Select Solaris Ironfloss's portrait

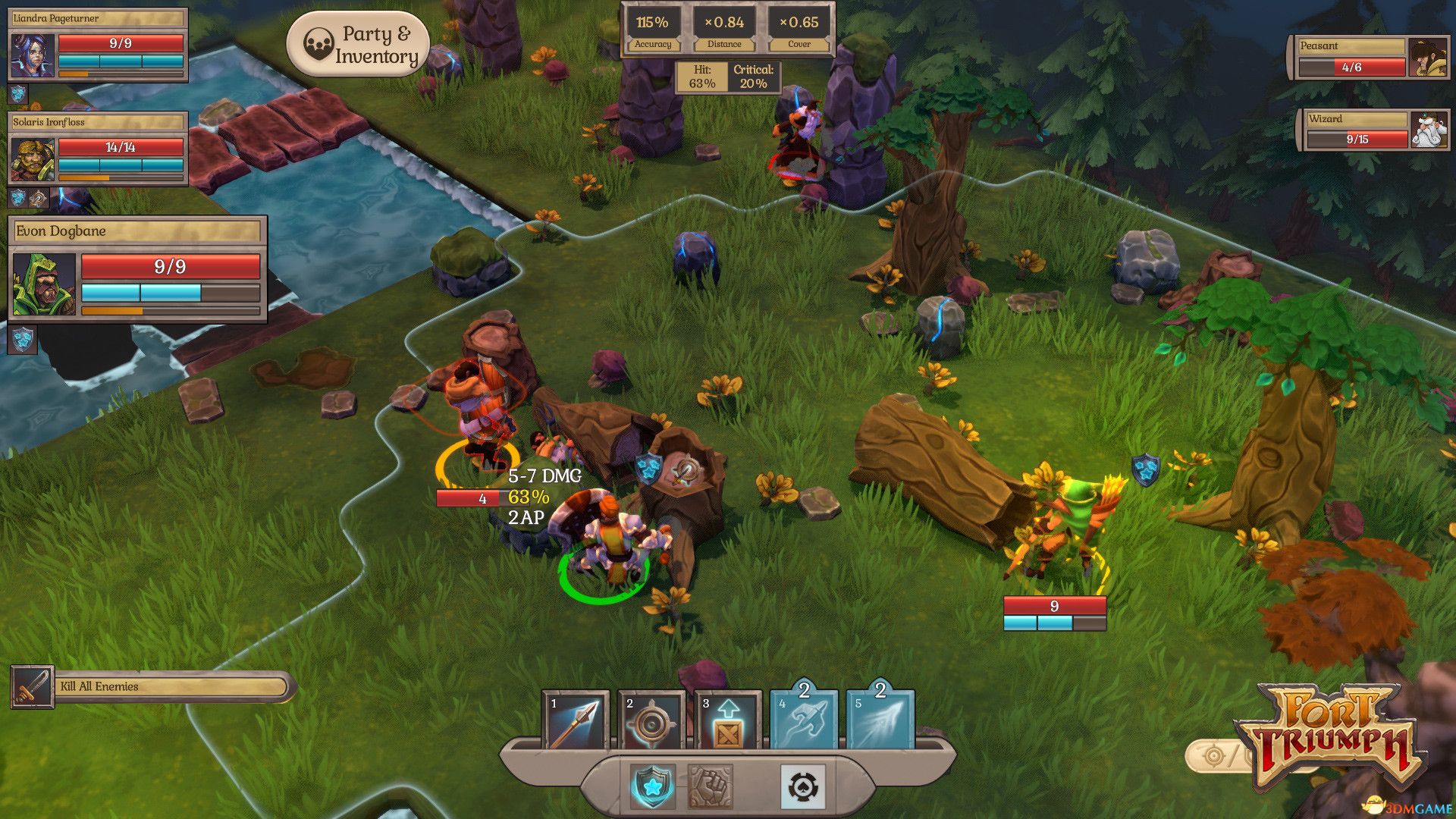pyautogui.click(x=33, y=159)
